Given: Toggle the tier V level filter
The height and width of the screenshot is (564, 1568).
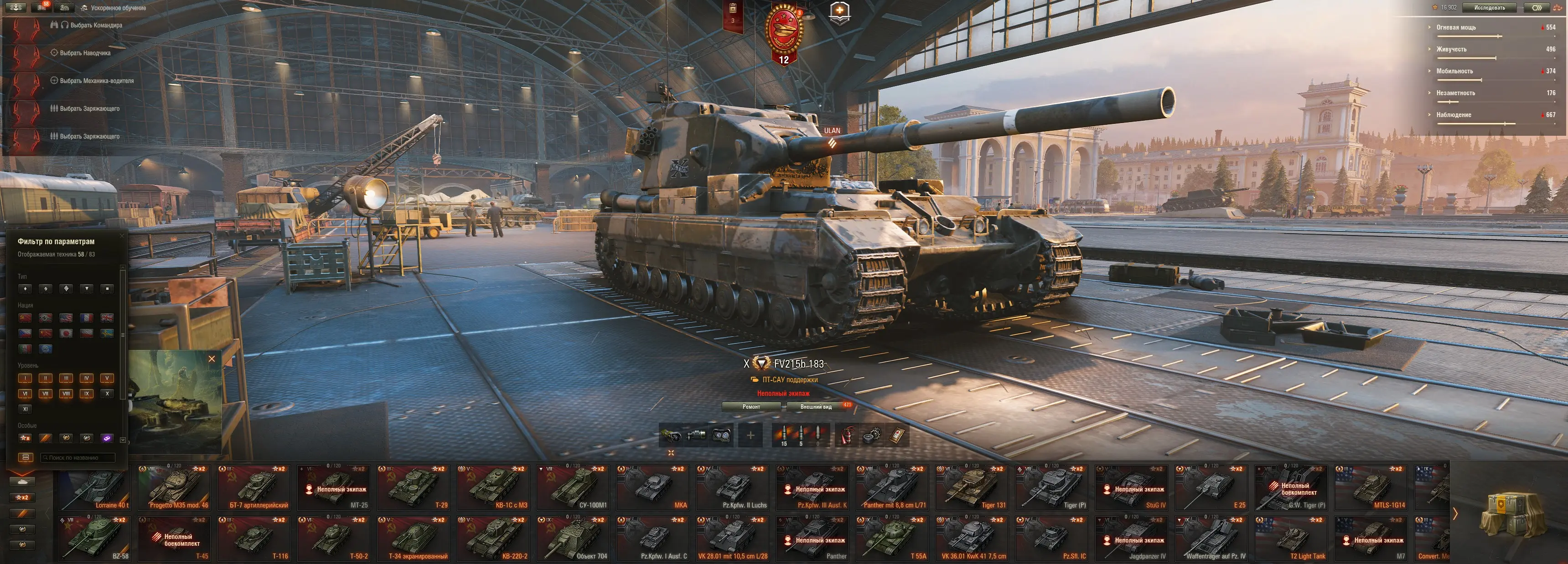Looking at the screenshot, I should coord(107,379).
